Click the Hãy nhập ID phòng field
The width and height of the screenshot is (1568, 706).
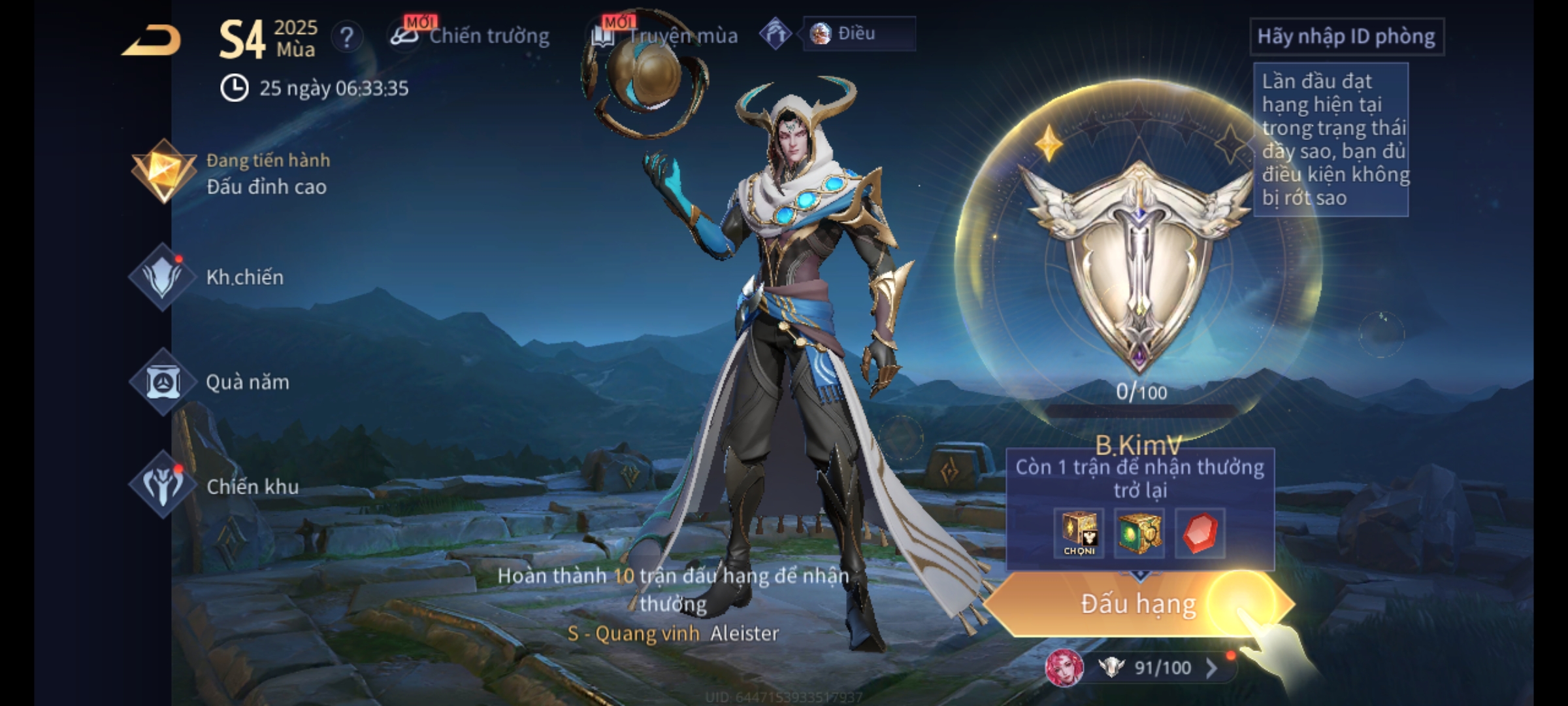point(1346,37)
